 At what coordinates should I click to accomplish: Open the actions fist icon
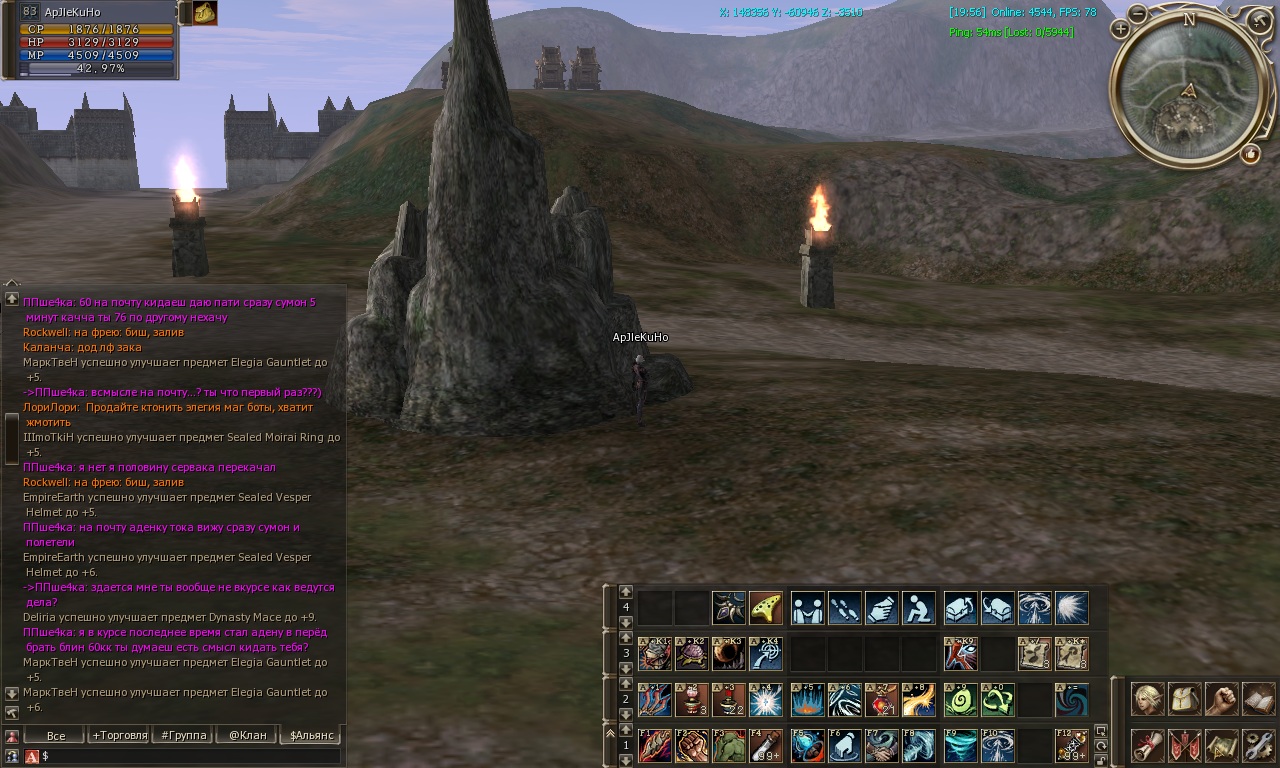point(1221,699)
